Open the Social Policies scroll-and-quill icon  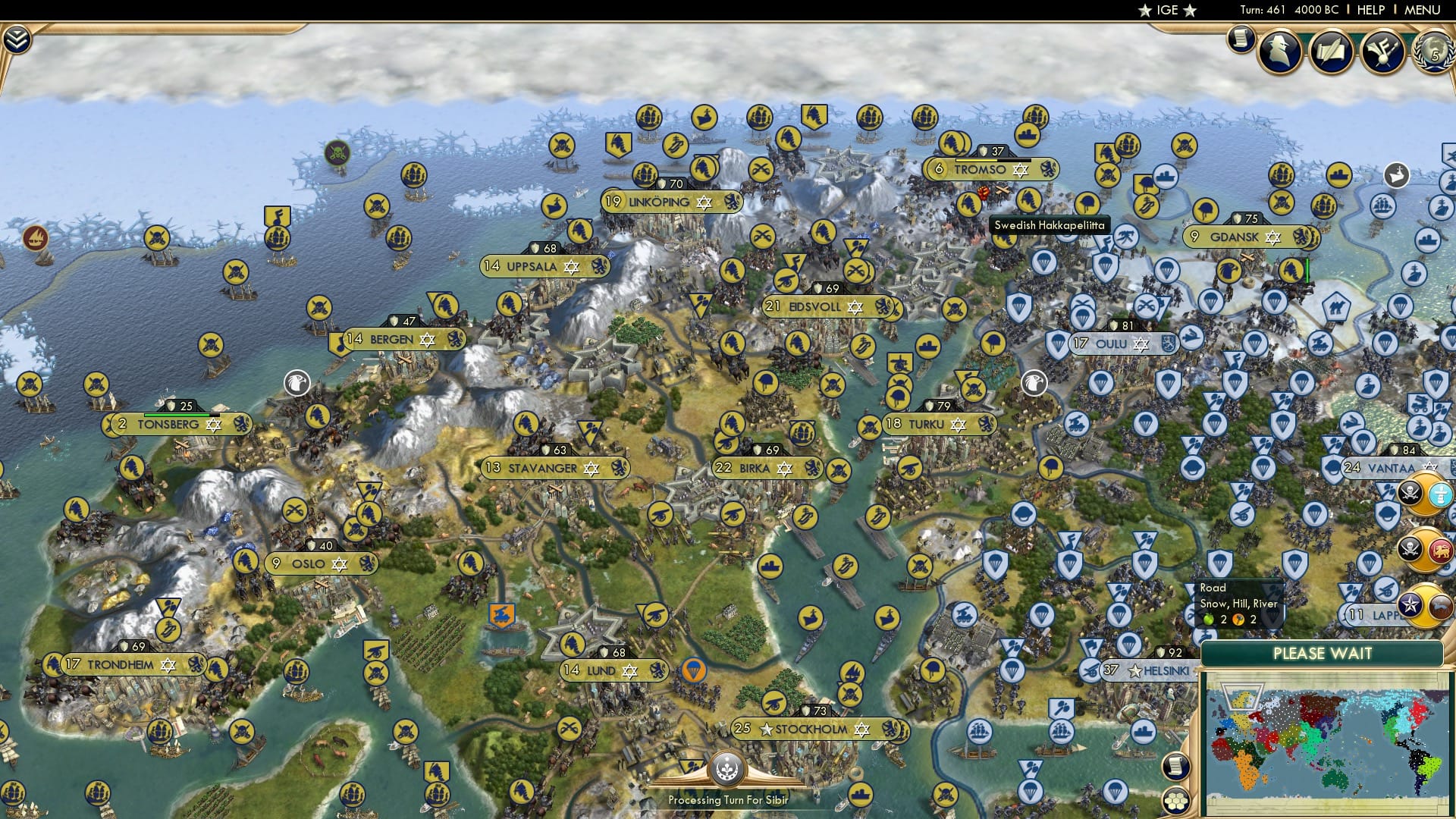(x=1331, y=49)
